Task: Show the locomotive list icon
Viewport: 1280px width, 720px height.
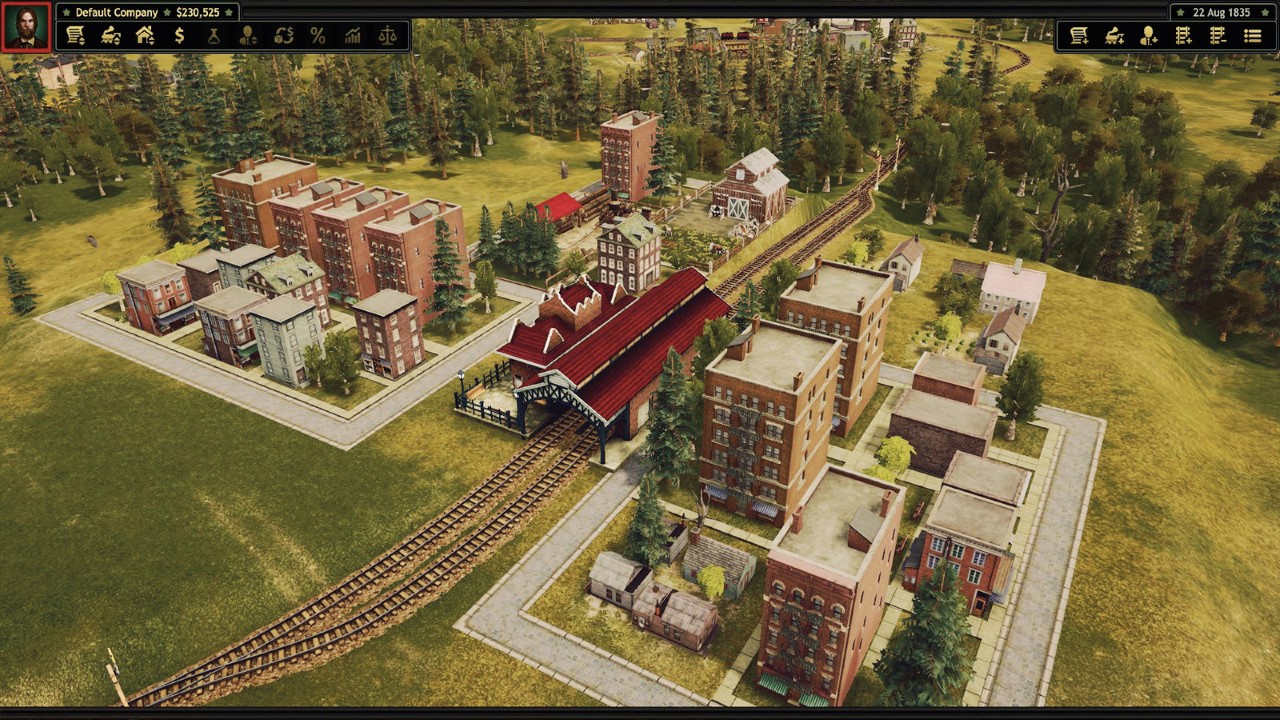Action: point(110,36)
